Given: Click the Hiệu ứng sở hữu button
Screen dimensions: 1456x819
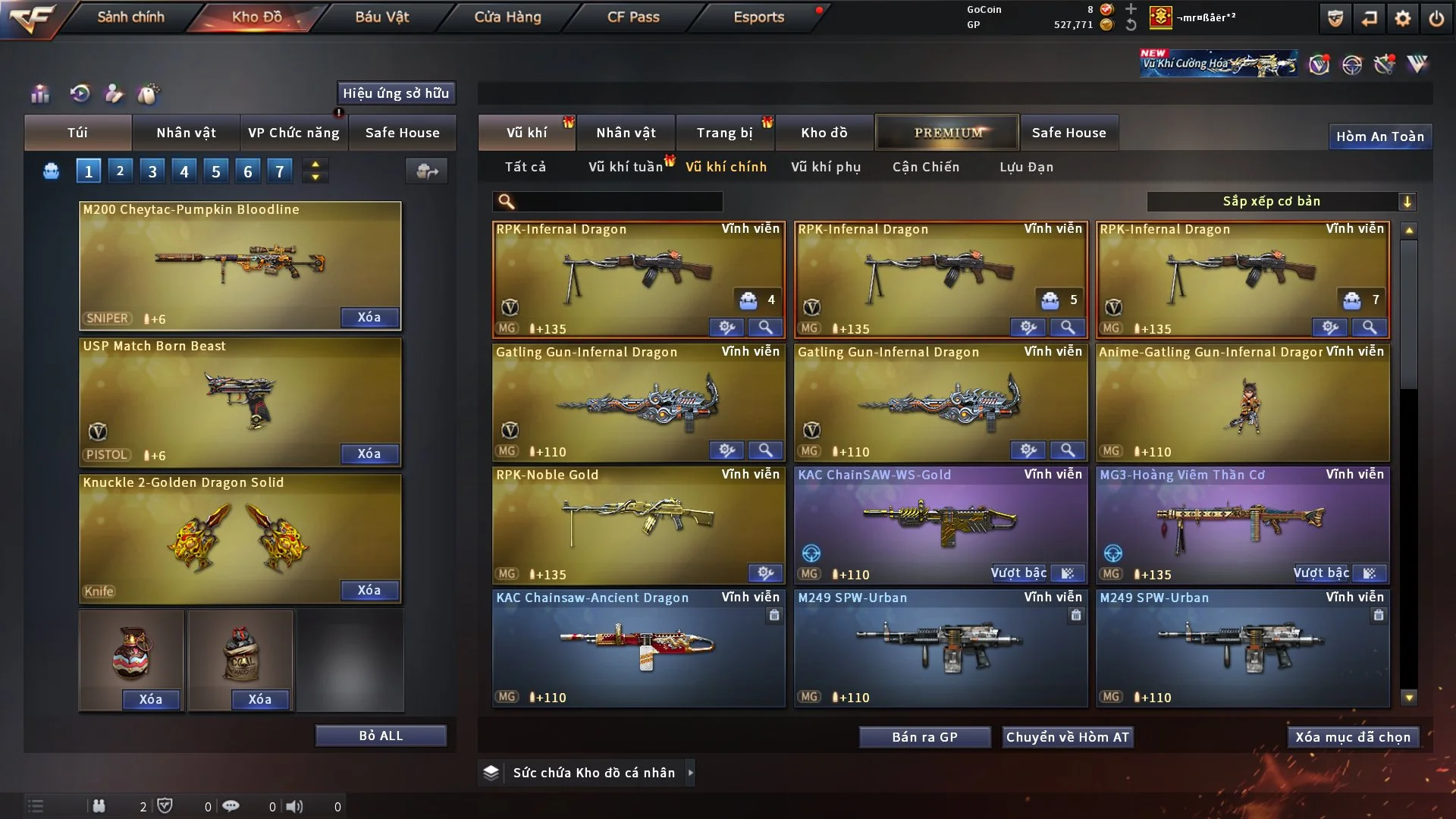Looking at the screenshot, I should pos(396,93).
